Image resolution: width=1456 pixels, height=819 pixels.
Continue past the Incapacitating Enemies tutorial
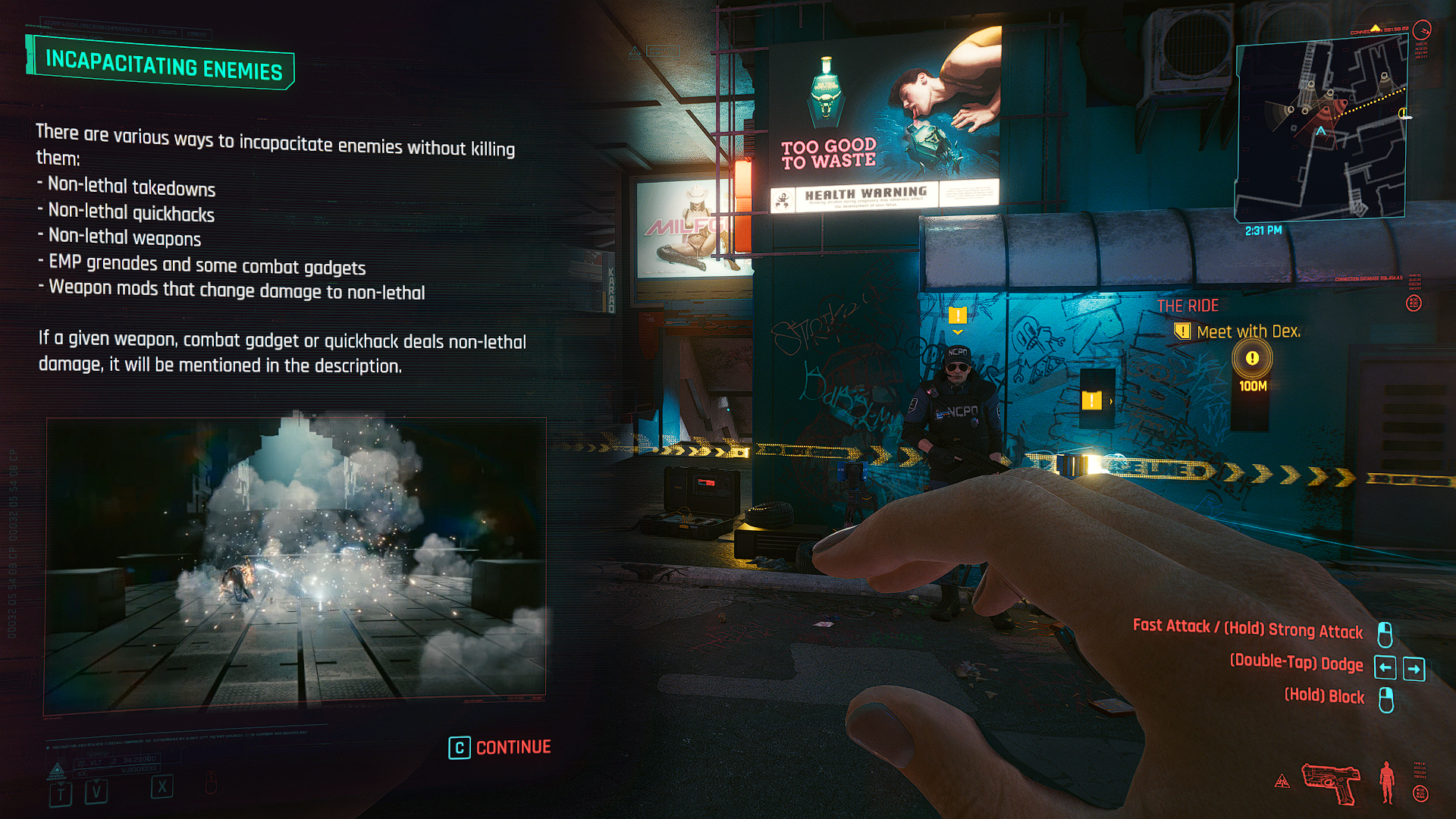[500, 748]
